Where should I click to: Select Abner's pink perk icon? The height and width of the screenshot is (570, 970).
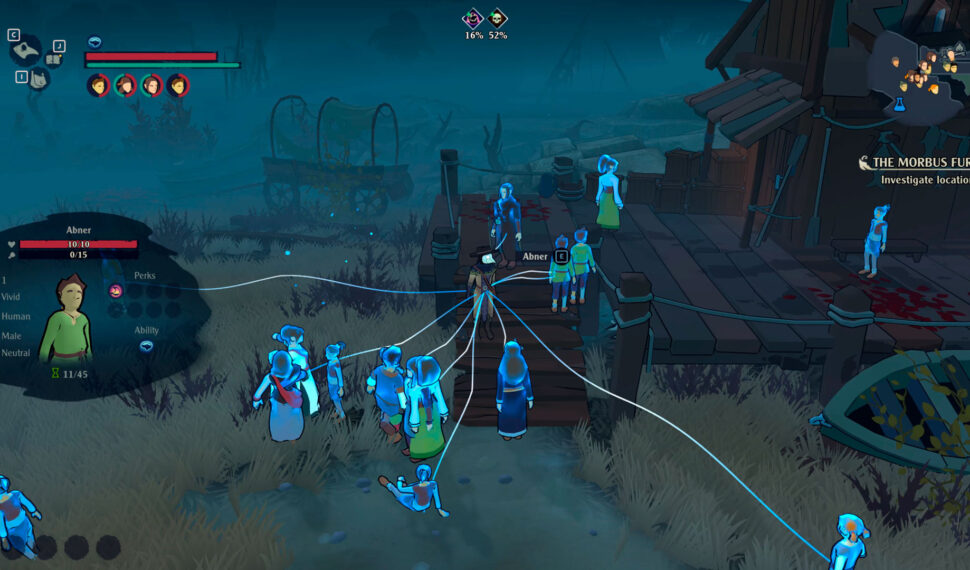(x=116, y=291)
